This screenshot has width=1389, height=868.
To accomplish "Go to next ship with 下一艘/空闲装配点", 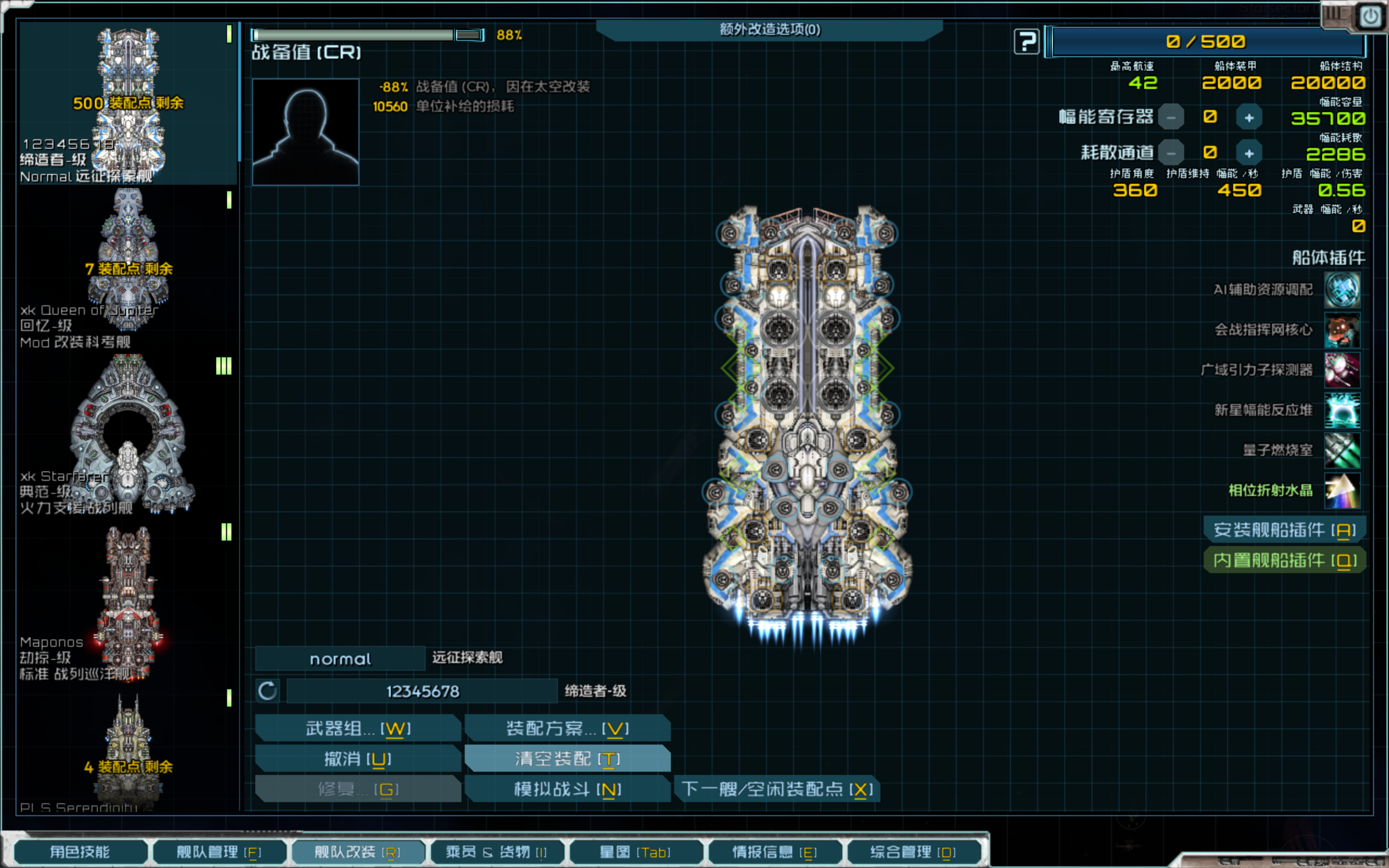I will click(x=776, y=789).
